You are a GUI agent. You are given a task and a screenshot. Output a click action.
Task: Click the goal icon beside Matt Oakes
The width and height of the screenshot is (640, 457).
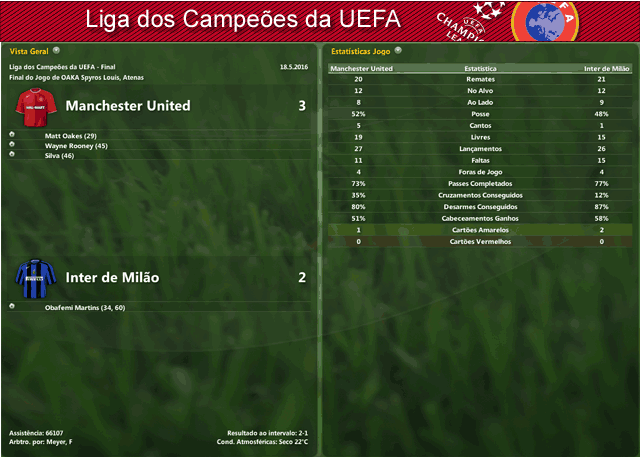[x=12, y=135]
